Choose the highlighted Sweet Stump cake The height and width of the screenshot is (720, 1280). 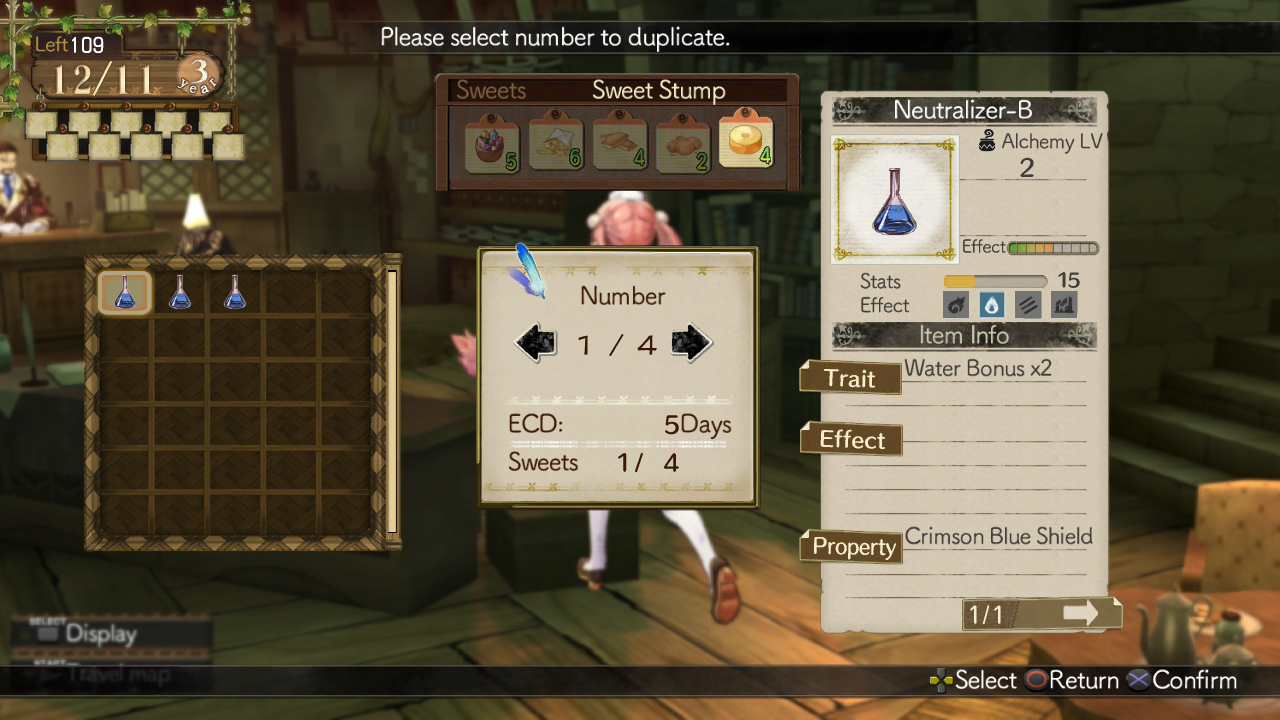click(x=746, y=140)
